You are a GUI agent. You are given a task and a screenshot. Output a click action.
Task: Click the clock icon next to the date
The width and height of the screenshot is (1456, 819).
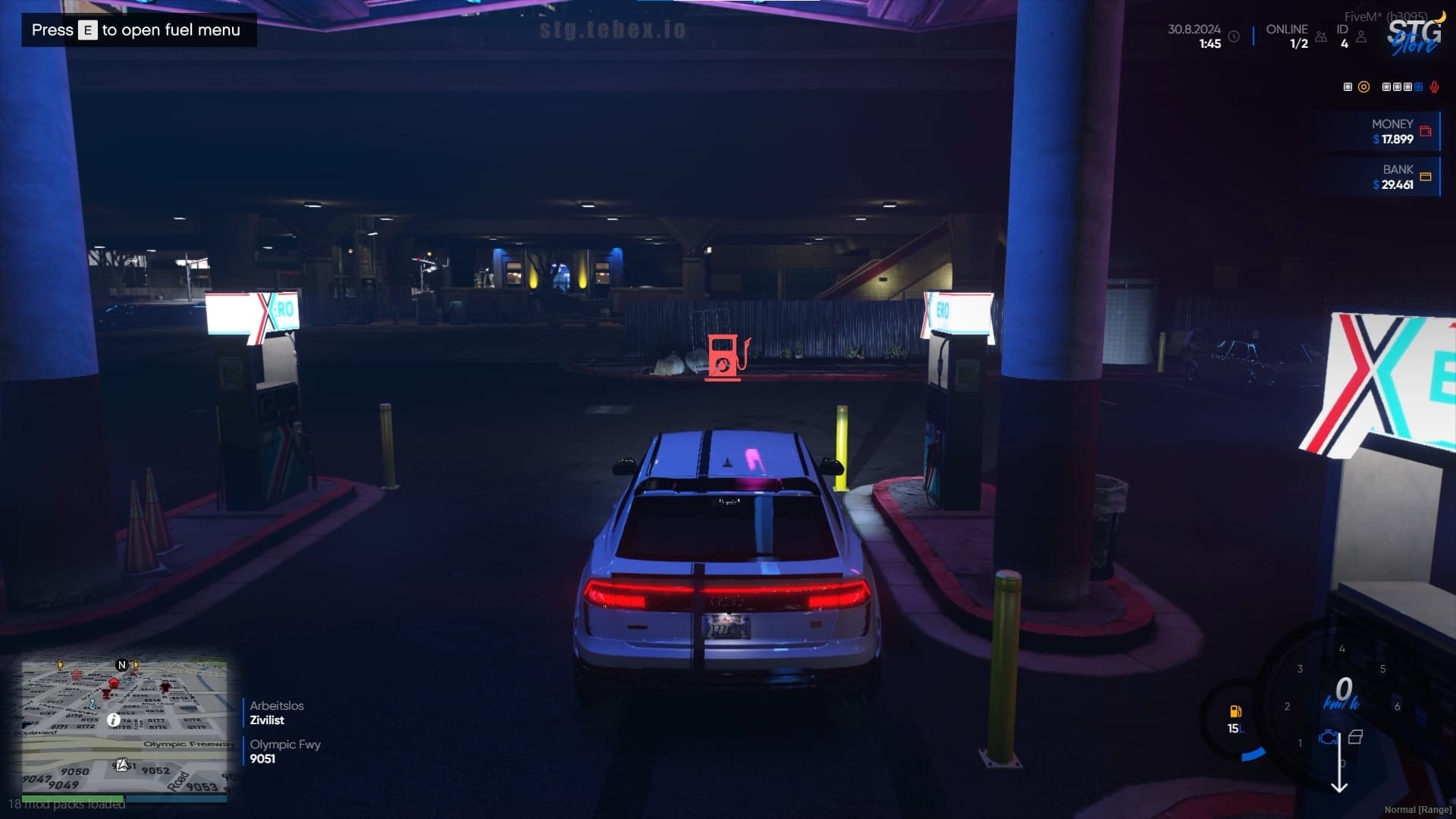tap(1234, 36)
